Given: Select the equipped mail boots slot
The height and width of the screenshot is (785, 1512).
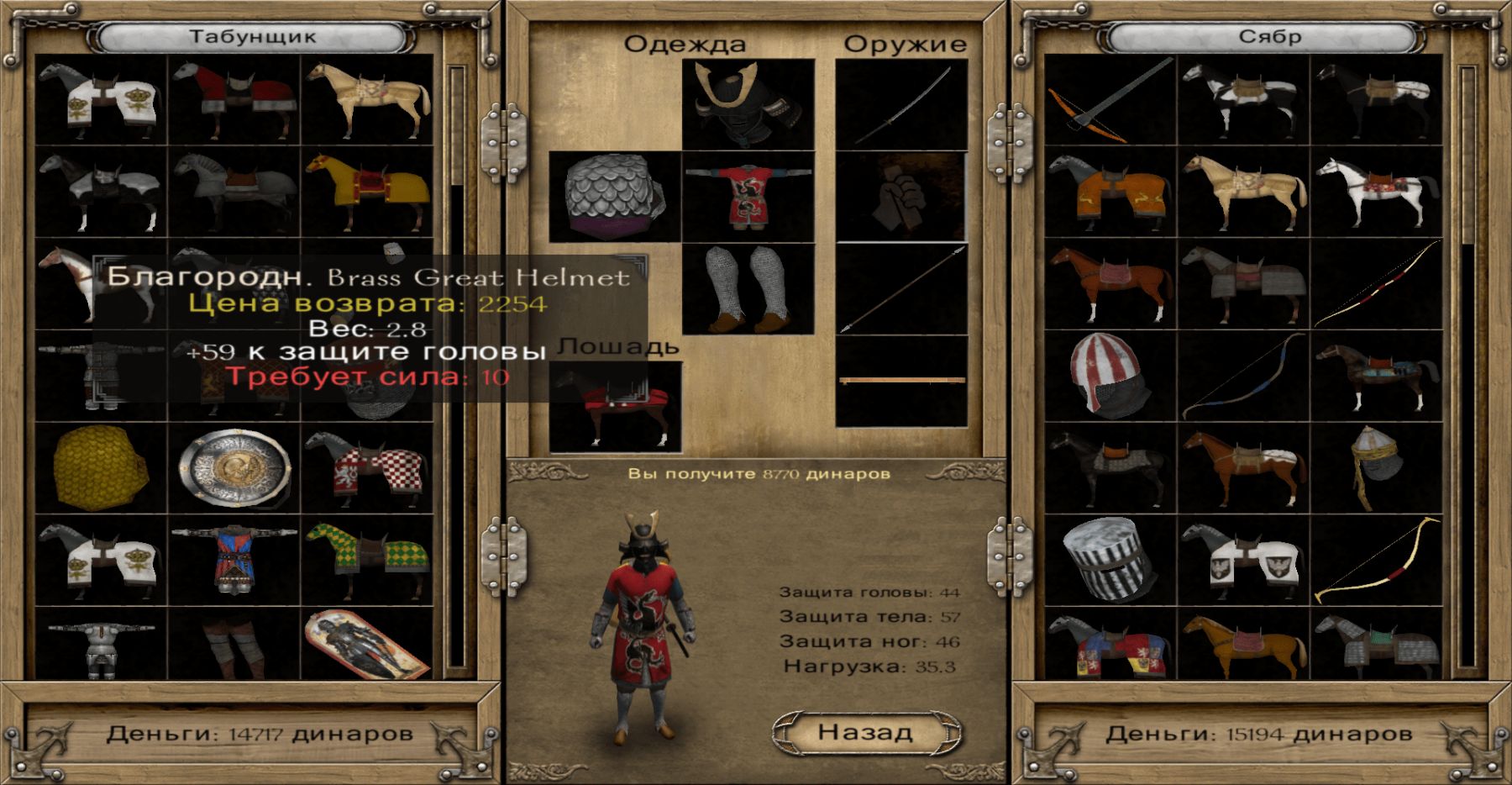Looking at the screenshot, I should 748,289.
